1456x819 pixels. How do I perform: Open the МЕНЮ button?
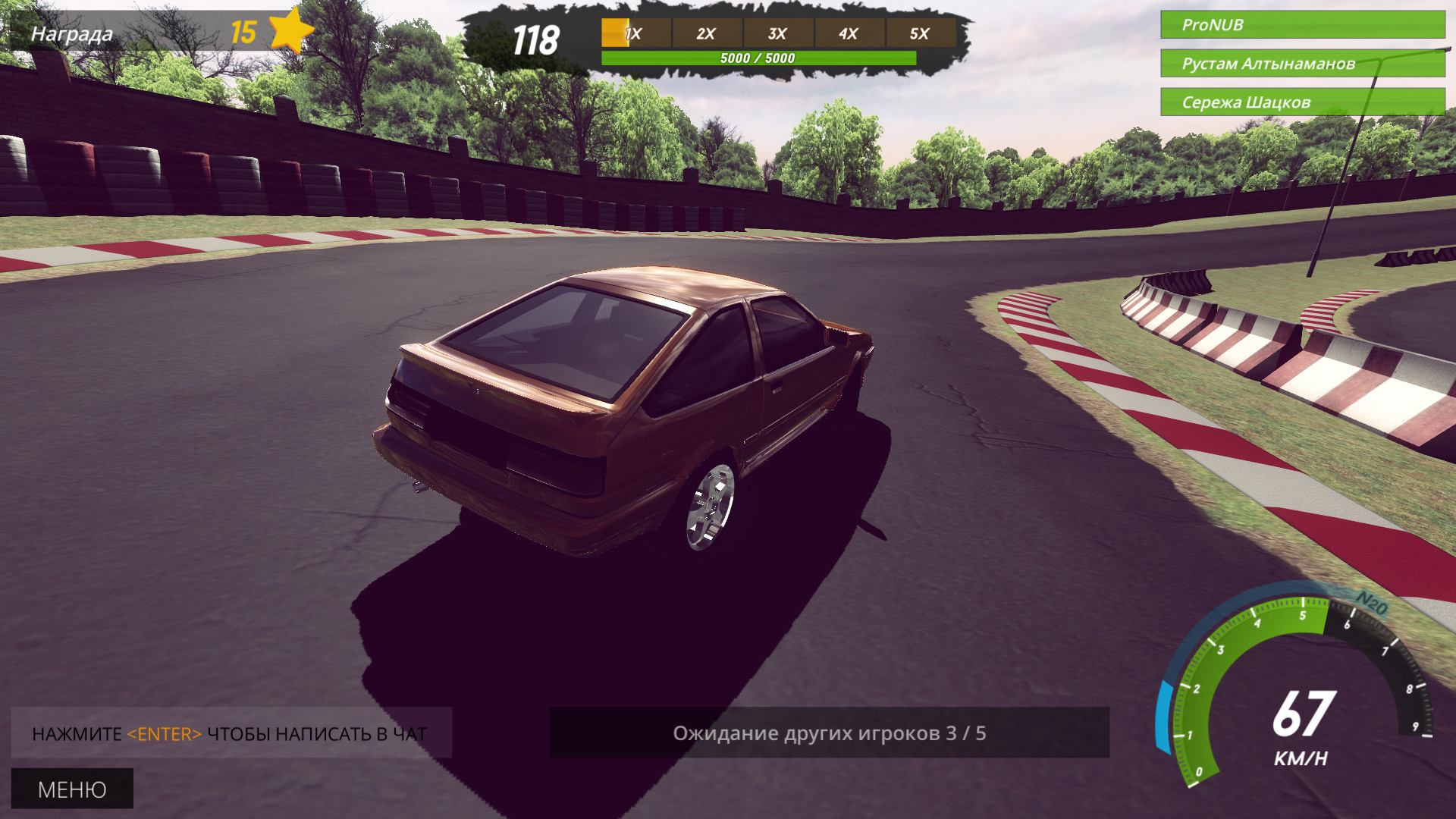72,789
